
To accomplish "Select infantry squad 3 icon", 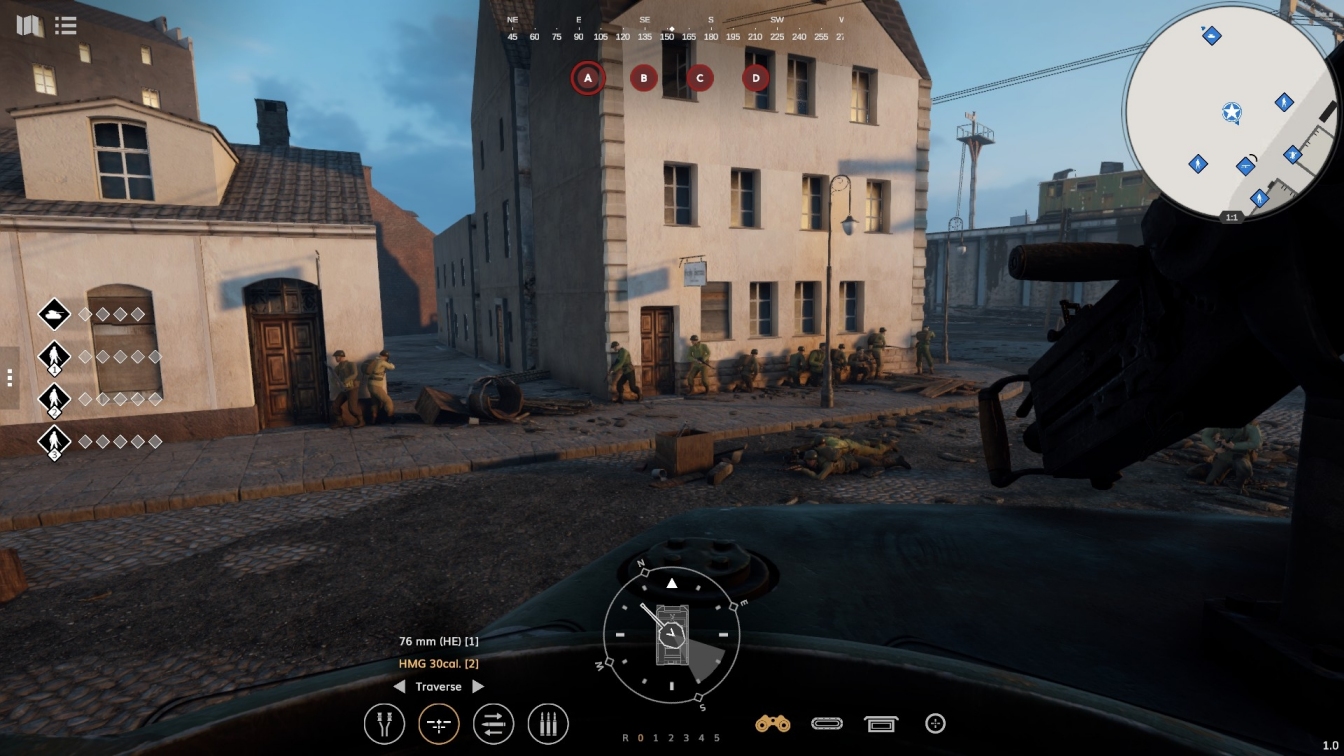I will tap(54, 441).
